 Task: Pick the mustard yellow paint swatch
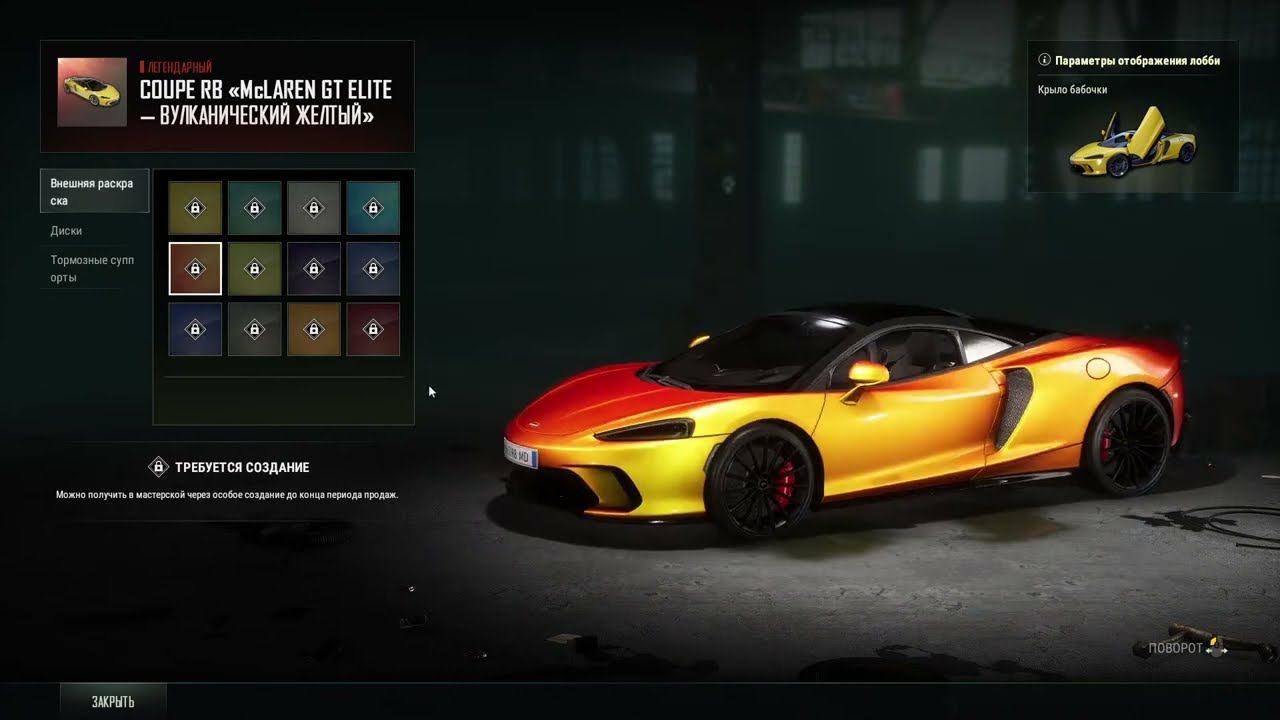195,208
